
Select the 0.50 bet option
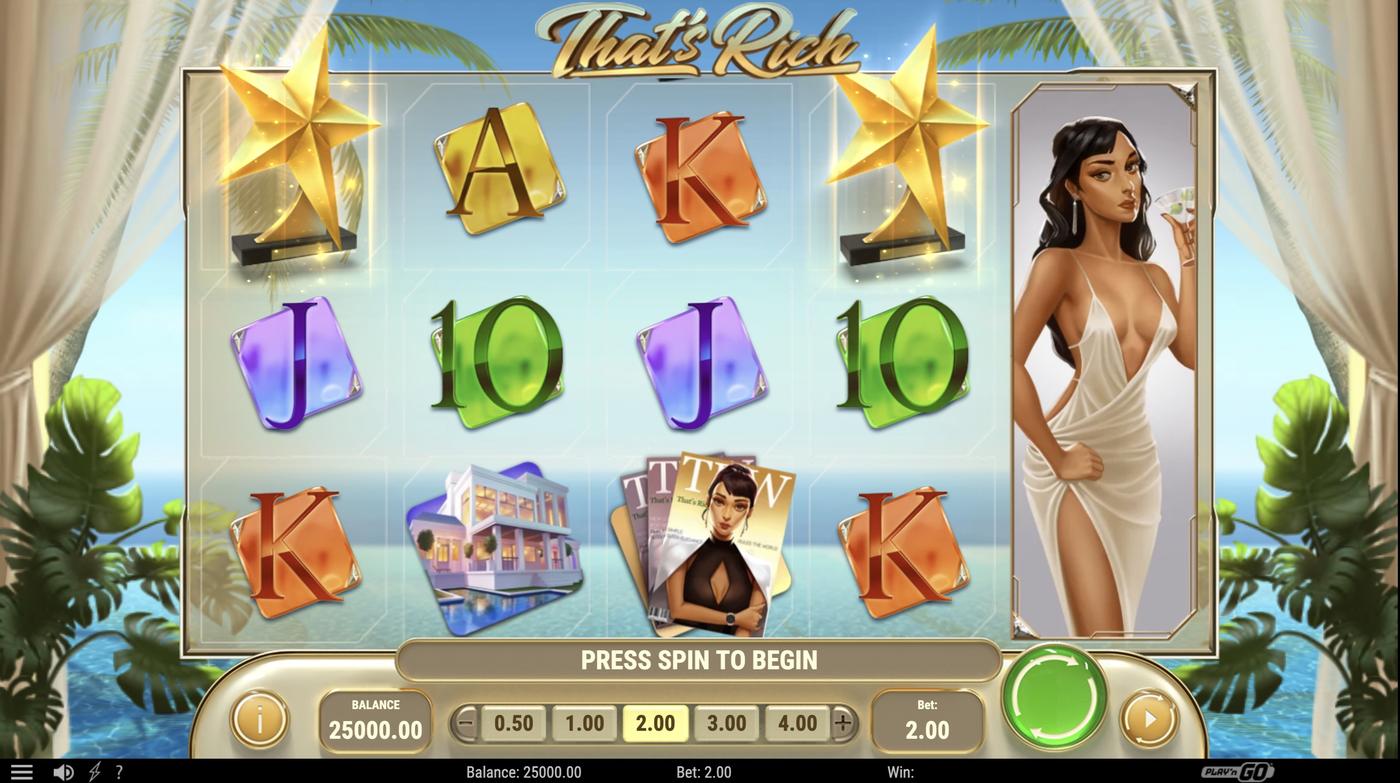516,721
